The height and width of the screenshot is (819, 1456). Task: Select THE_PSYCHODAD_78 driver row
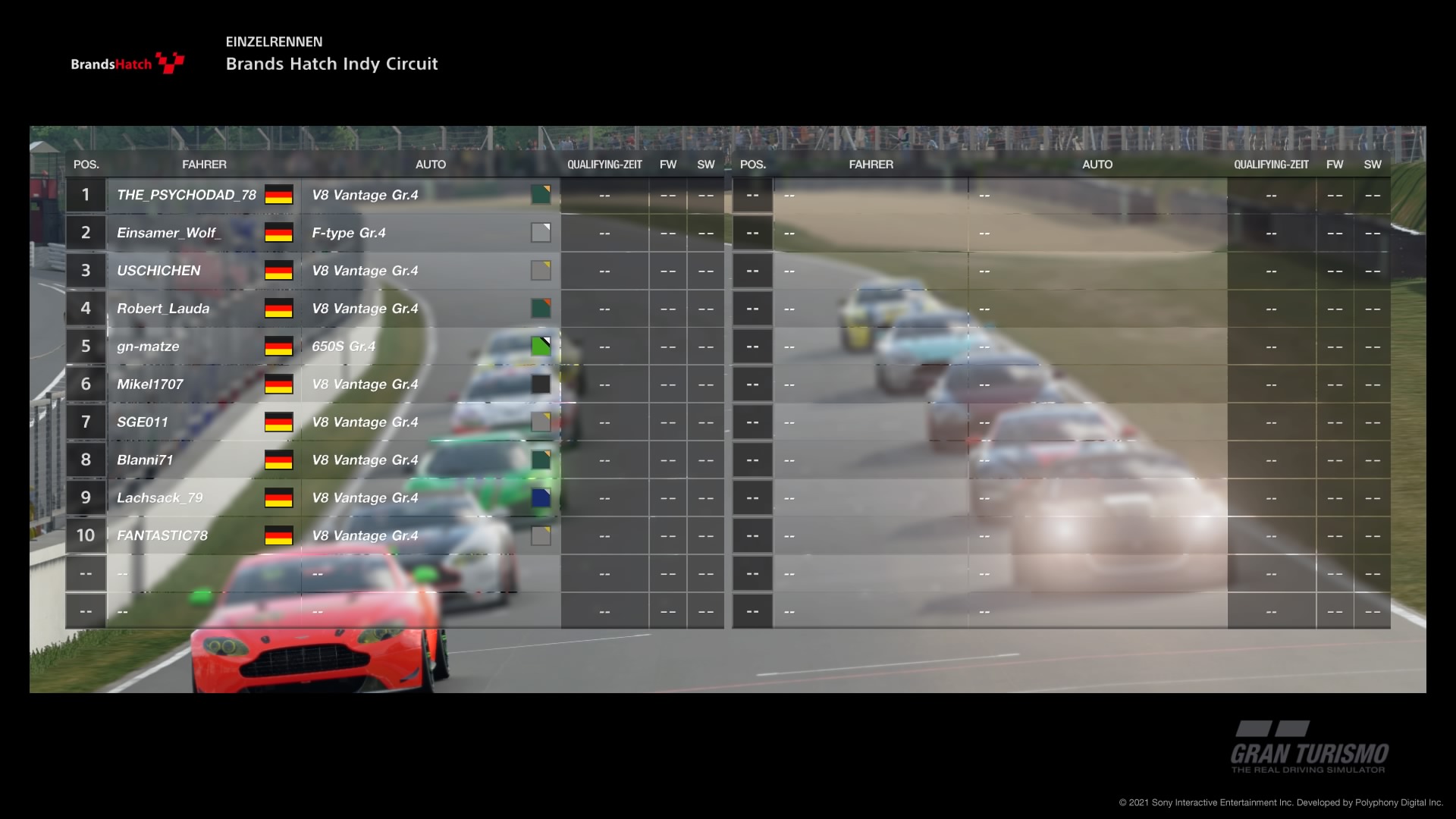(187, 195)
